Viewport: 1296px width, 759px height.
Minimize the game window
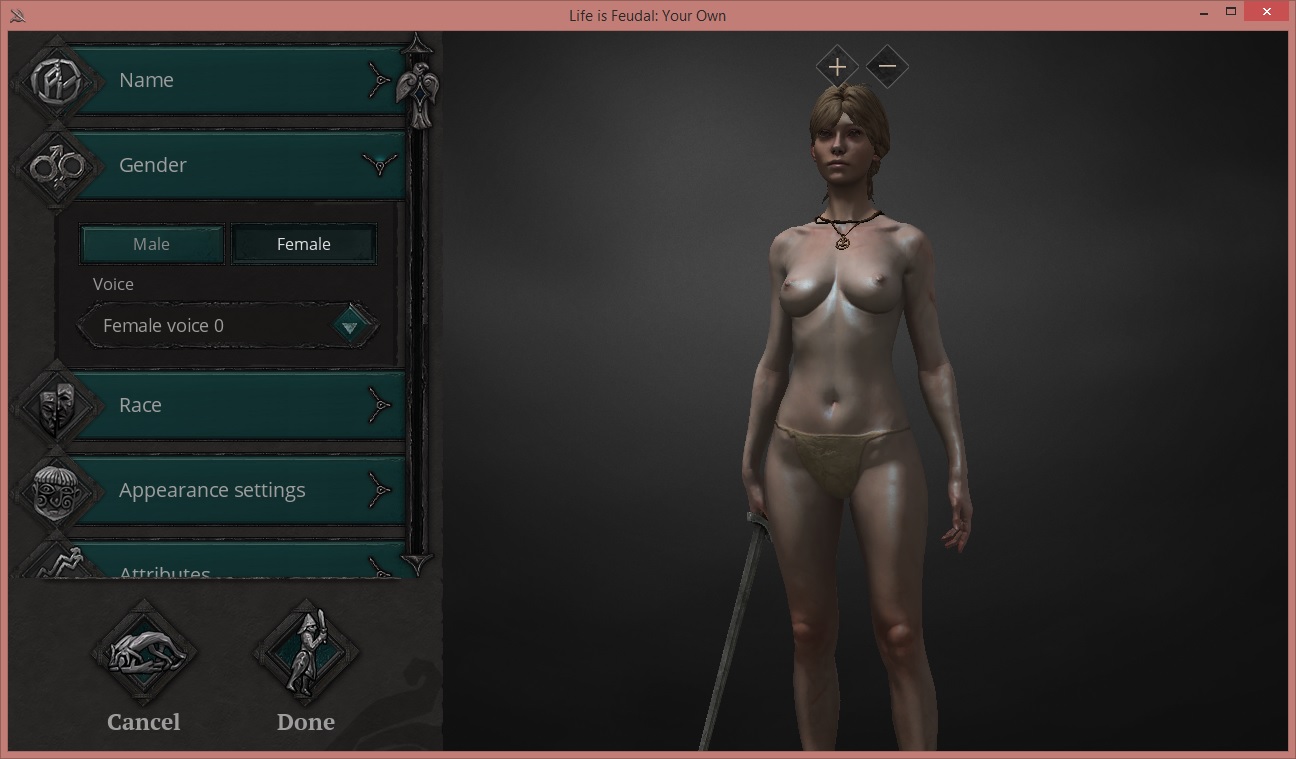coord(1204,14)
